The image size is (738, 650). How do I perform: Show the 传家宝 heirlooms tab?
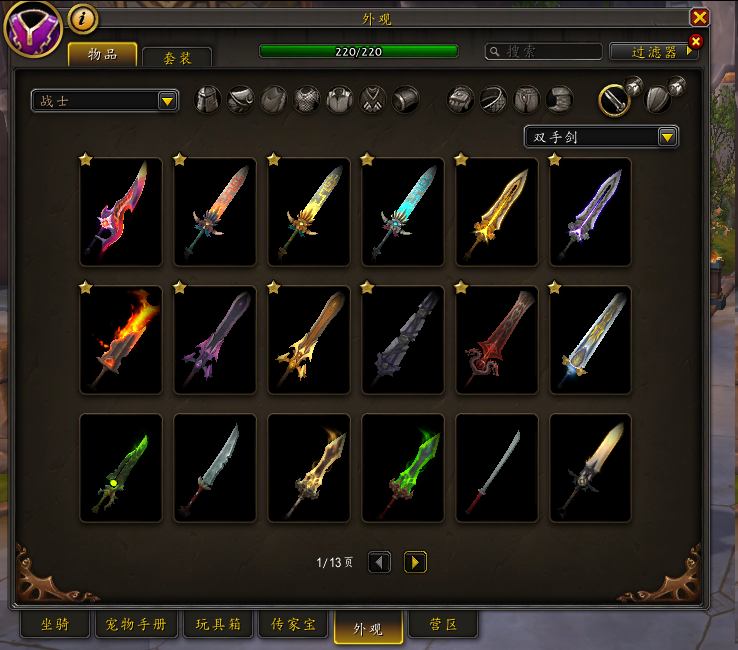click(293, 625)
